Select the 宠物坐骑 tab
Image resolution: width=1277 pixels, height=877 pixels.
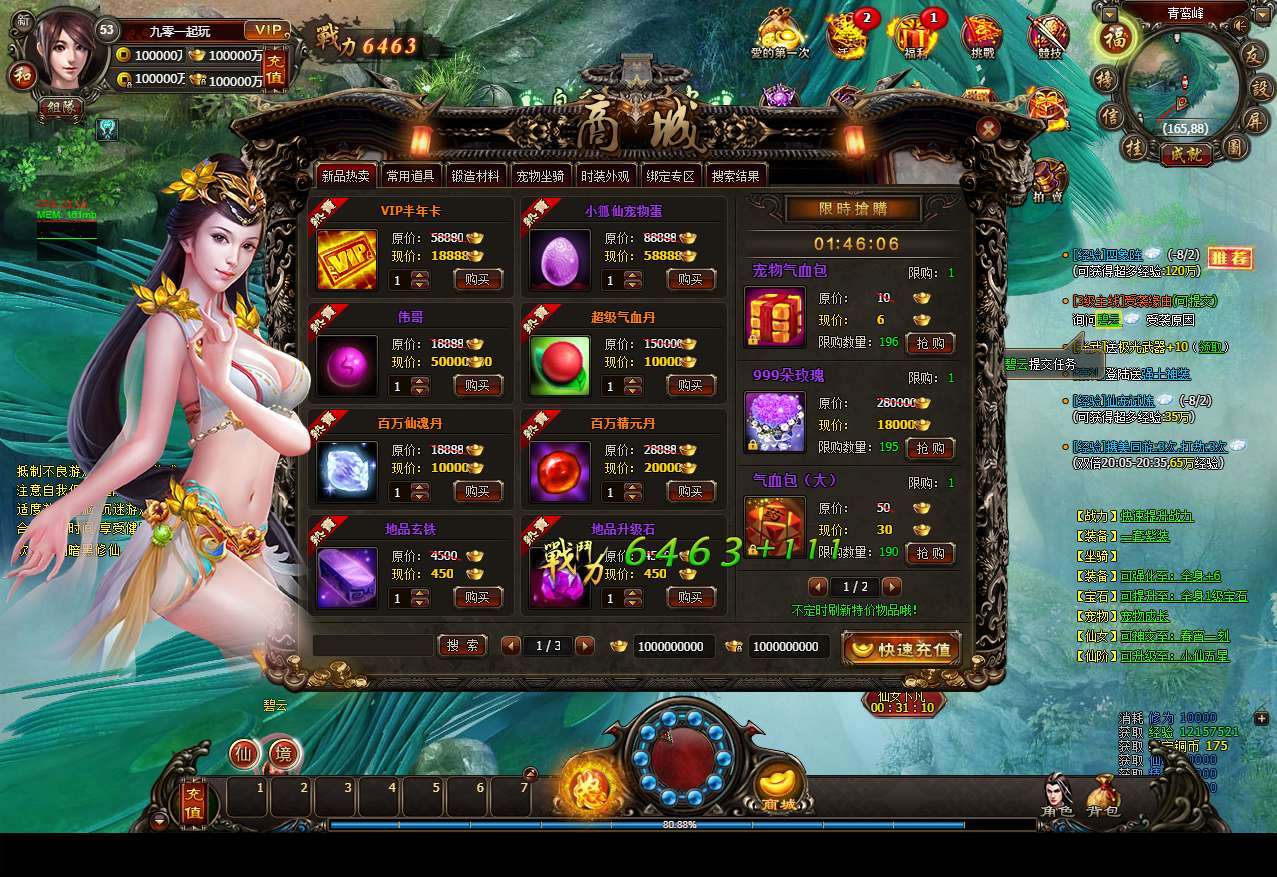pyautogui.click(x=541, y=176)
